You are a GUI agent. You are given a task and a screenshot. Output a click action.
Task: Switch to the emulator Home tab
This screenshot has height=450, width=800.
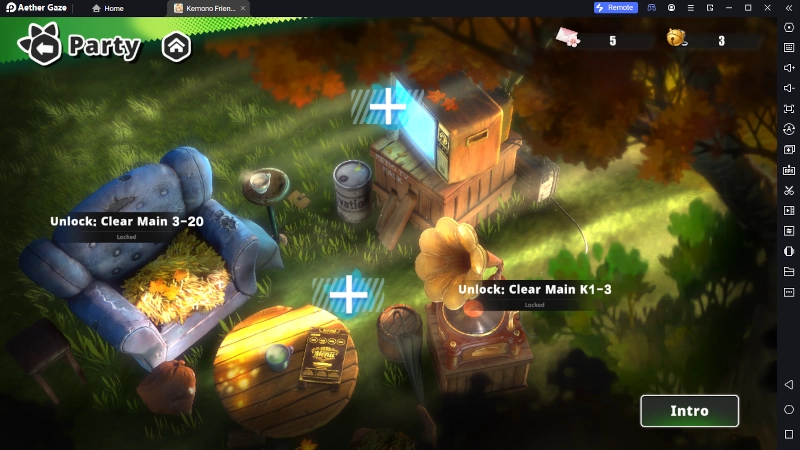108,8
